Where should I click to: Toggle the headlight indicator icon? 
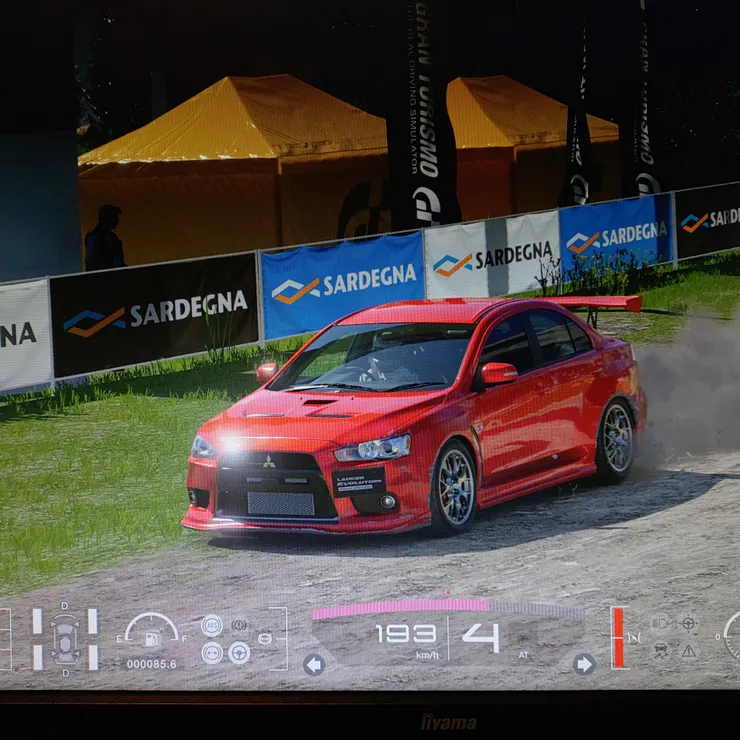661,623
